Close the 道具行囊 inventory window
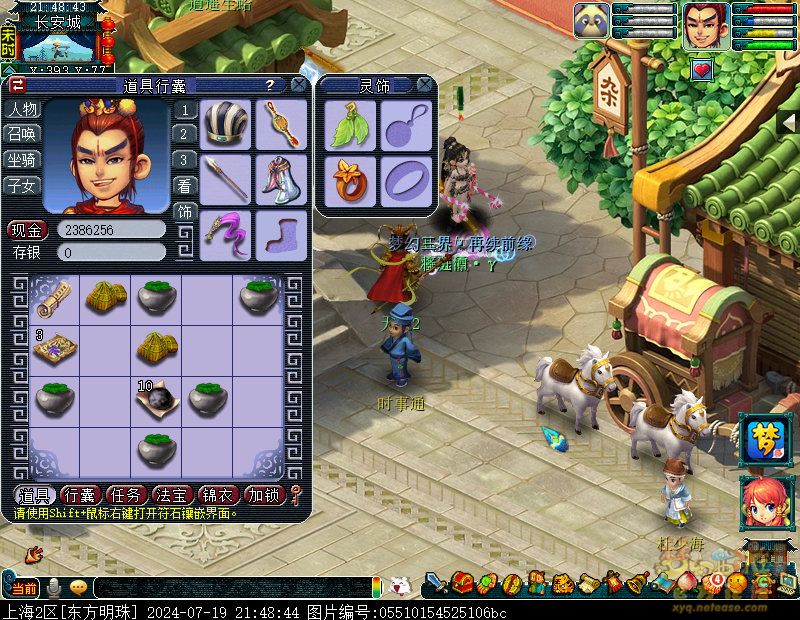The width and height of the screenshot is (800, 620). [x=298, y=85]
